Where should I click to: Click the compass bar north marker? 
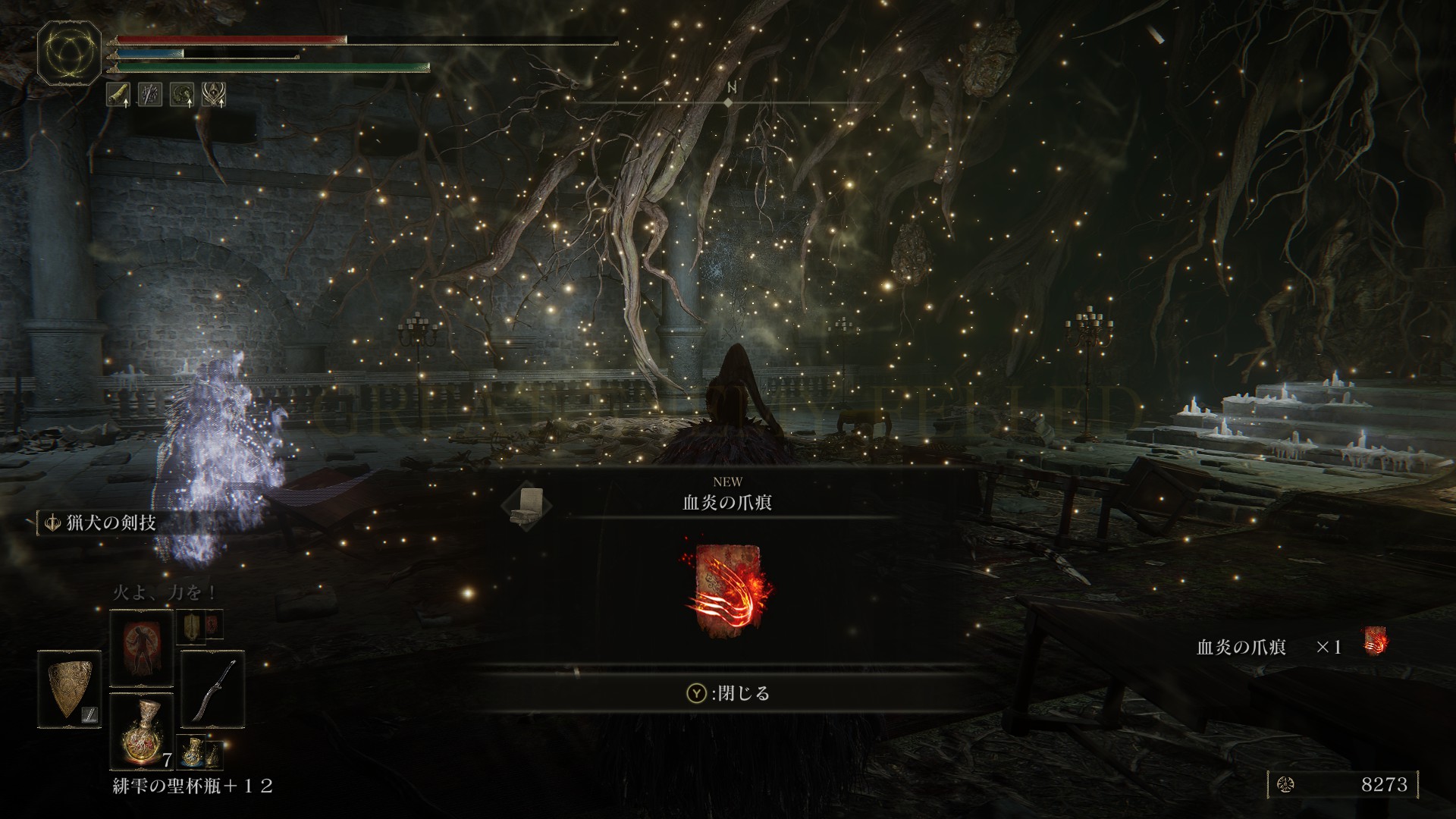[731, 88]
